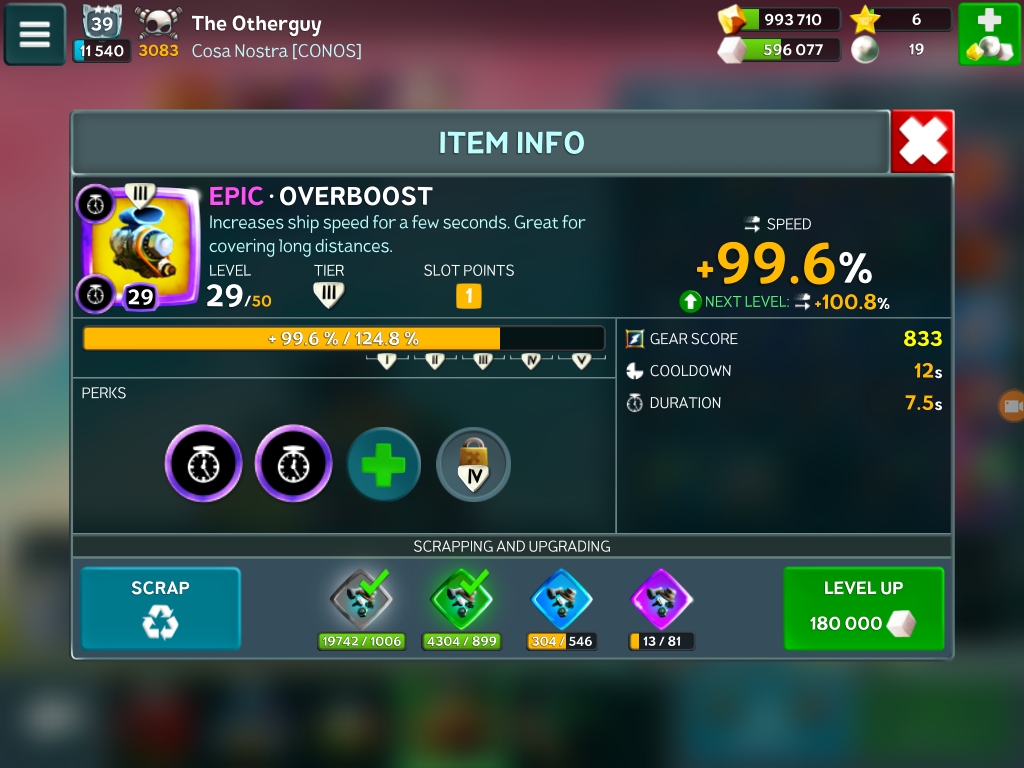Choose the green uncommon parts icon

(x=461, y=600)
